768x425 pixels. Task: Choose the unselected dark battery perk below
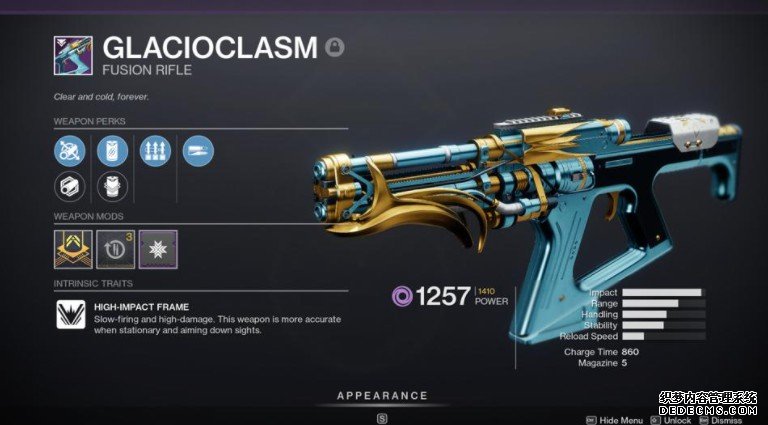click(x=110, y=186)
